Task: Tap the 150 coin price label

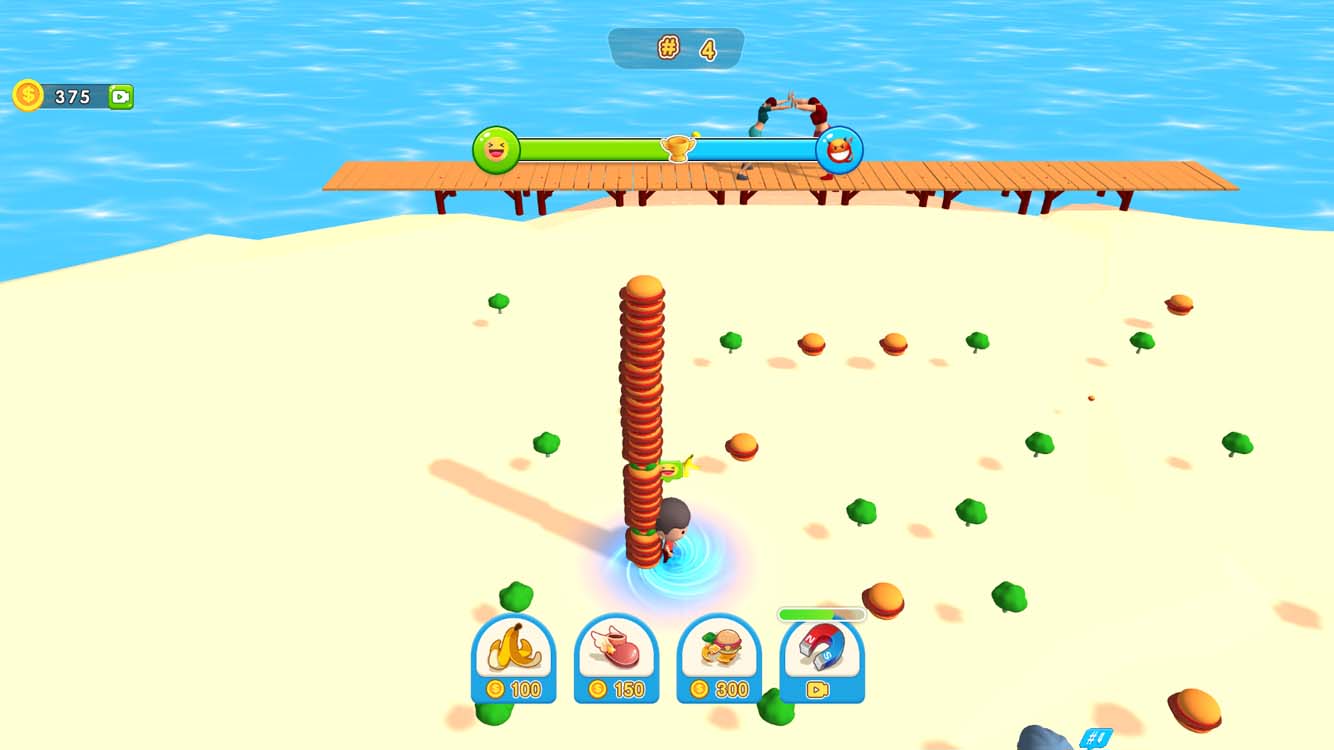Action: pos(617,689)
